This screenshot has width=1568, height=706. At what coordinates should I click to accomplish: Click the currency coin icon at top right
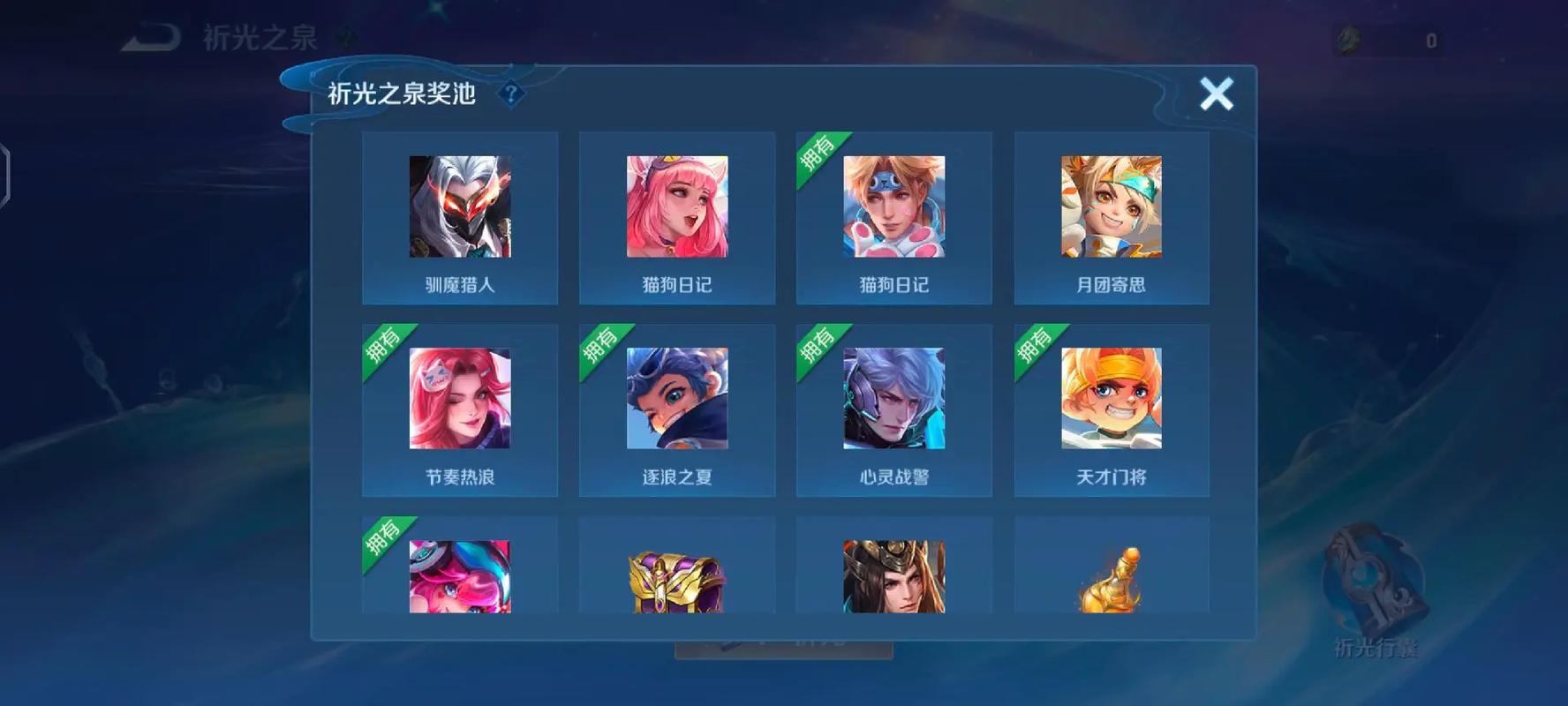(x=1347, y=37)
